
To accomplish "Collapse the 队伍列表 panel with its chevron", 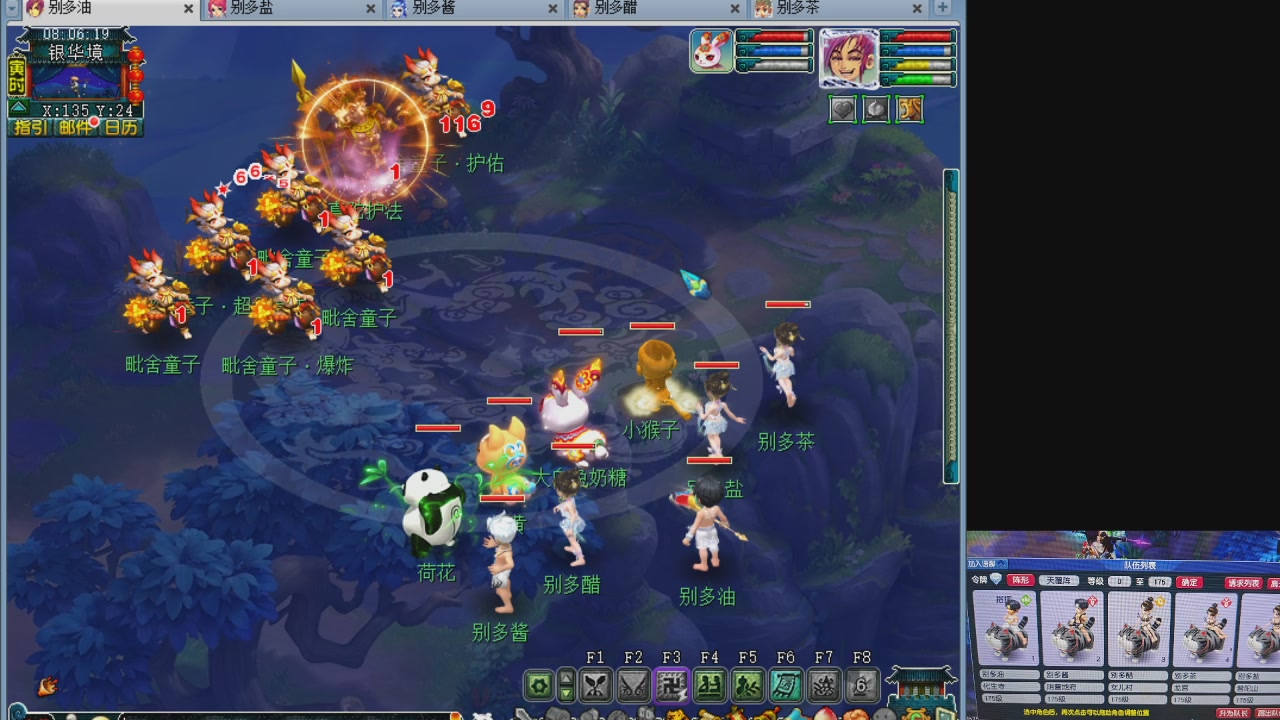I will [1002, 564].
